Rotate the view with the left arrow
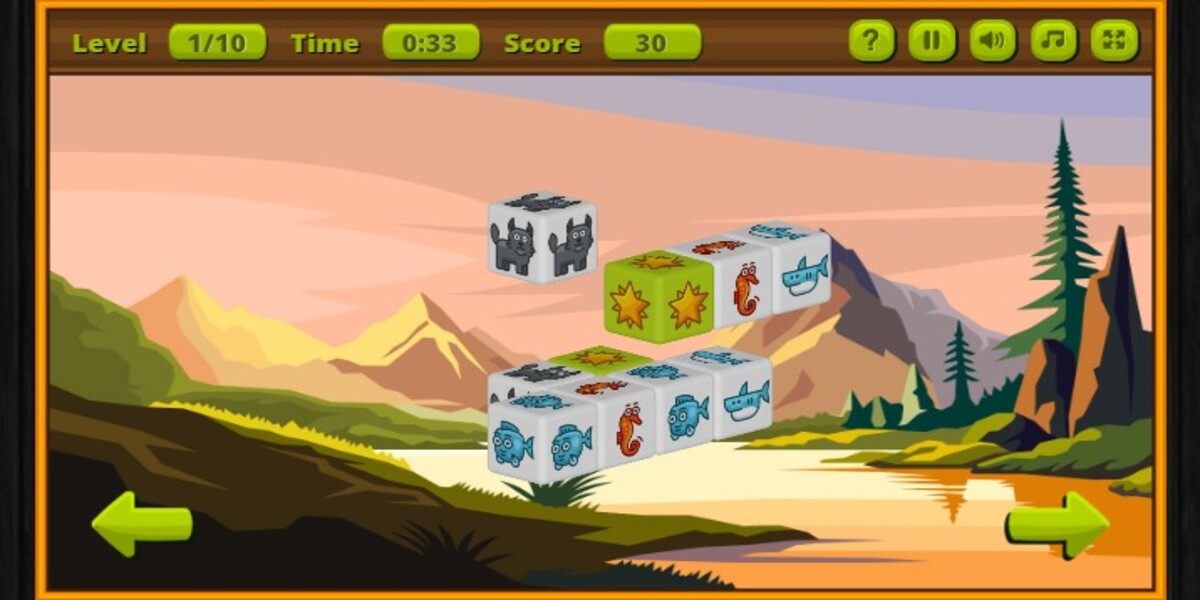This screenshot has width=1200, height=600. (x=142, y=523)
